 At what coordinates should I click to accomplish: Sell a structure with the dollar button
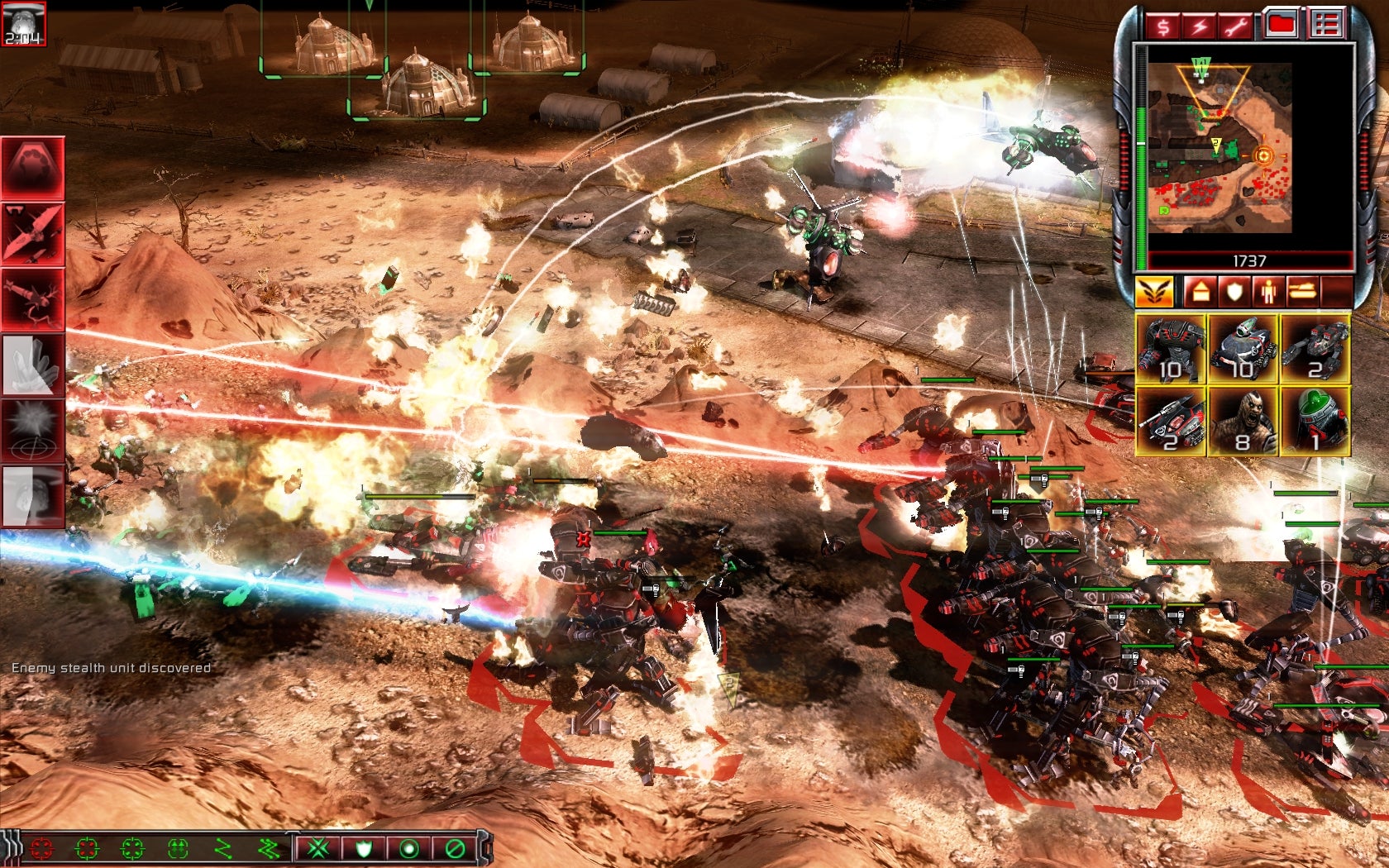point(1163,26)
